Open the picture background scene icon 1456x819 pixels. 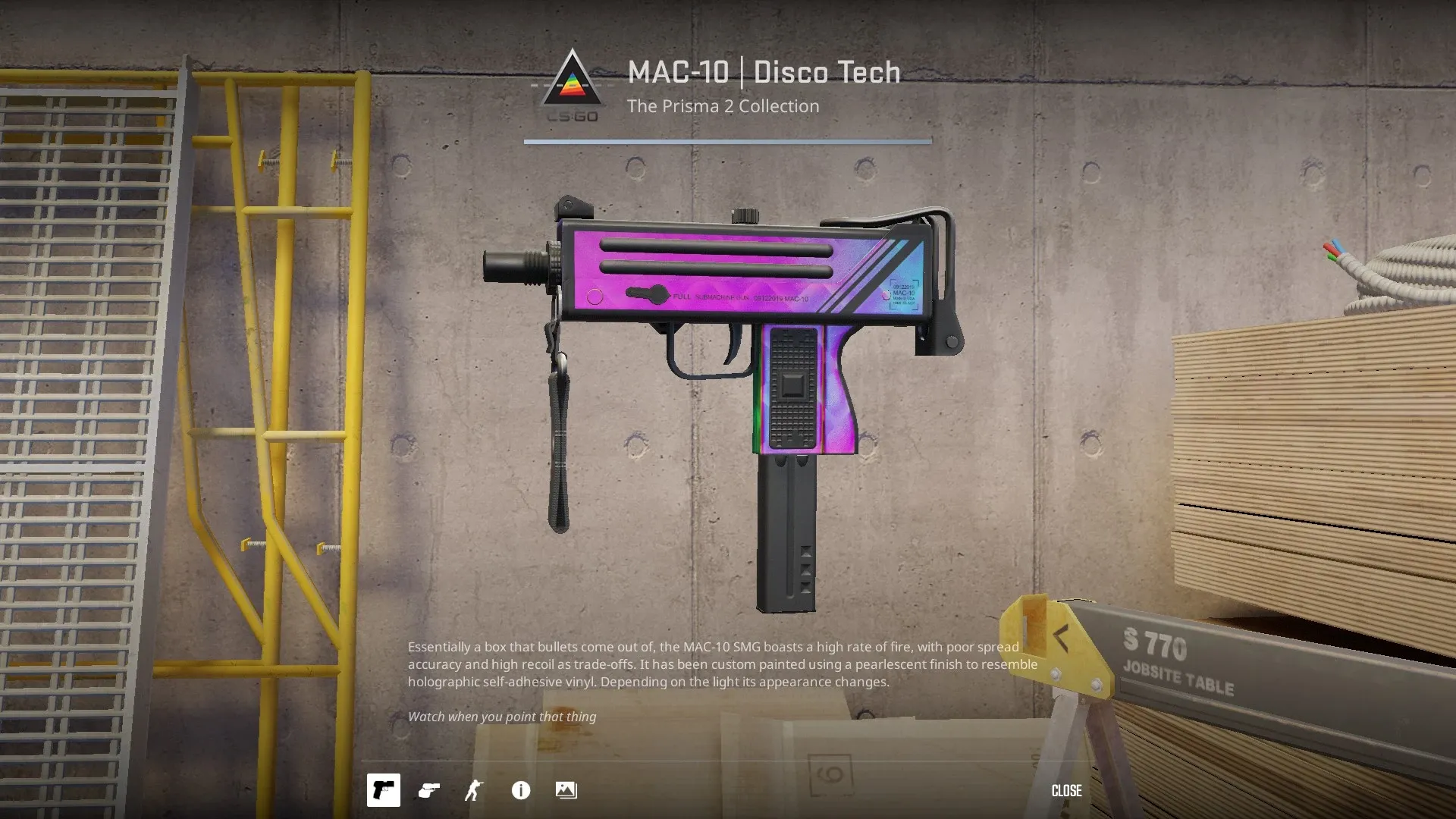click(566, 790)
